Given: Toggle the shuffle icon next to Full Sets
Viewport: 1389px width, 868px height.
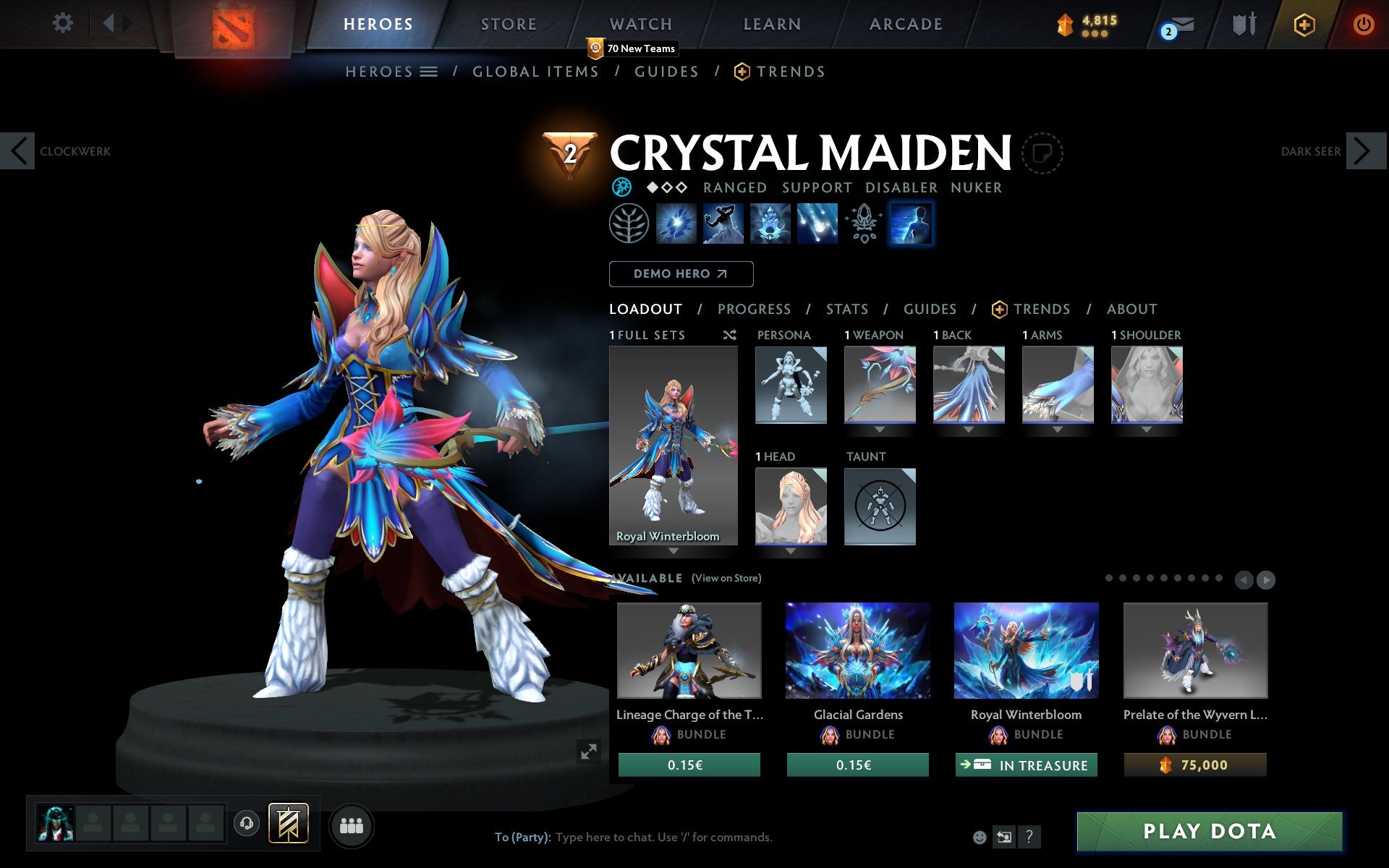Looking at the screenshot, I should coord(729,335).
